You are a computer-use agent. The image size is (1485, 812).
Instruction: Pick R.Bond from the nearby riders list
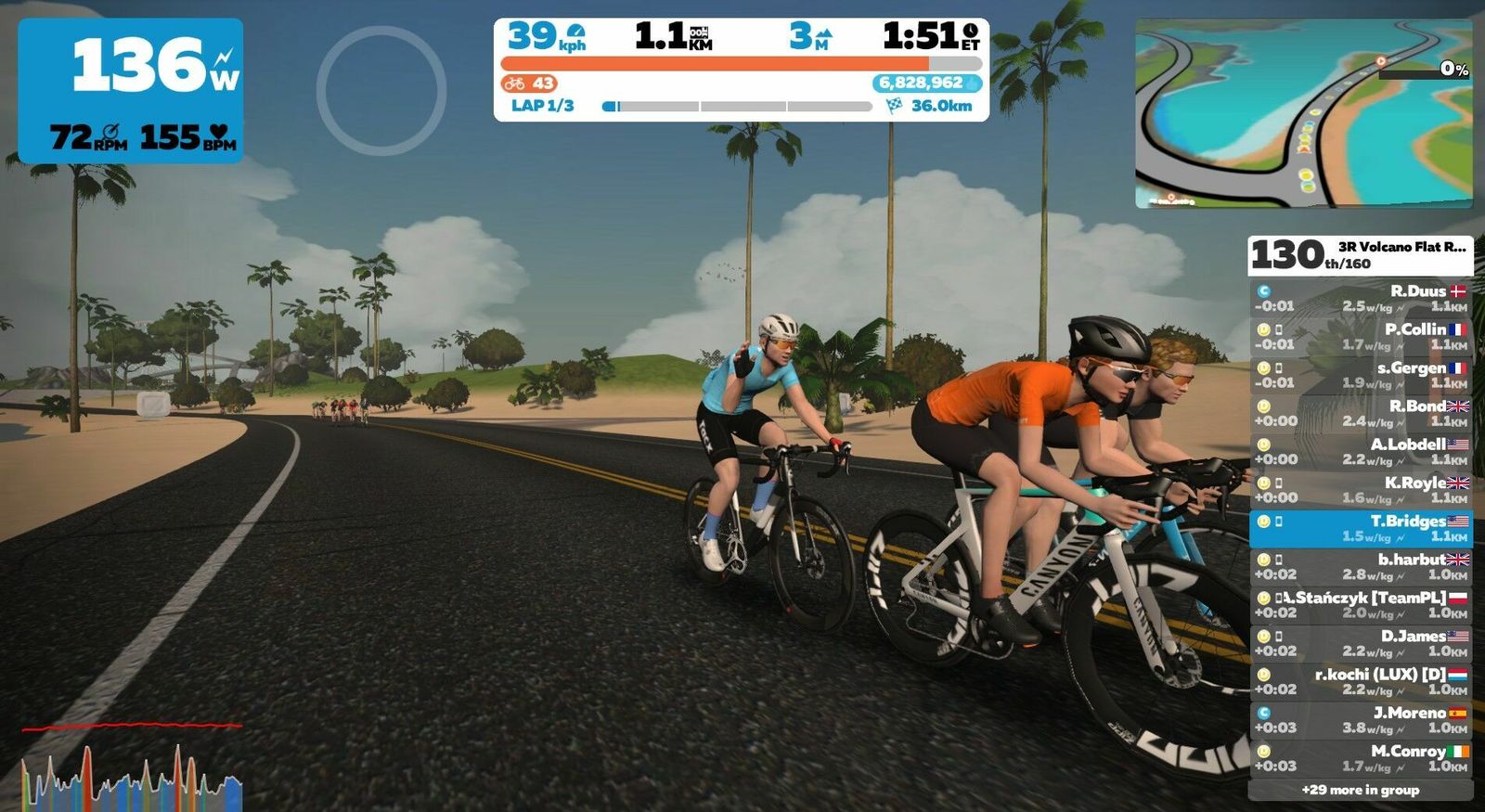(1361, 413)
